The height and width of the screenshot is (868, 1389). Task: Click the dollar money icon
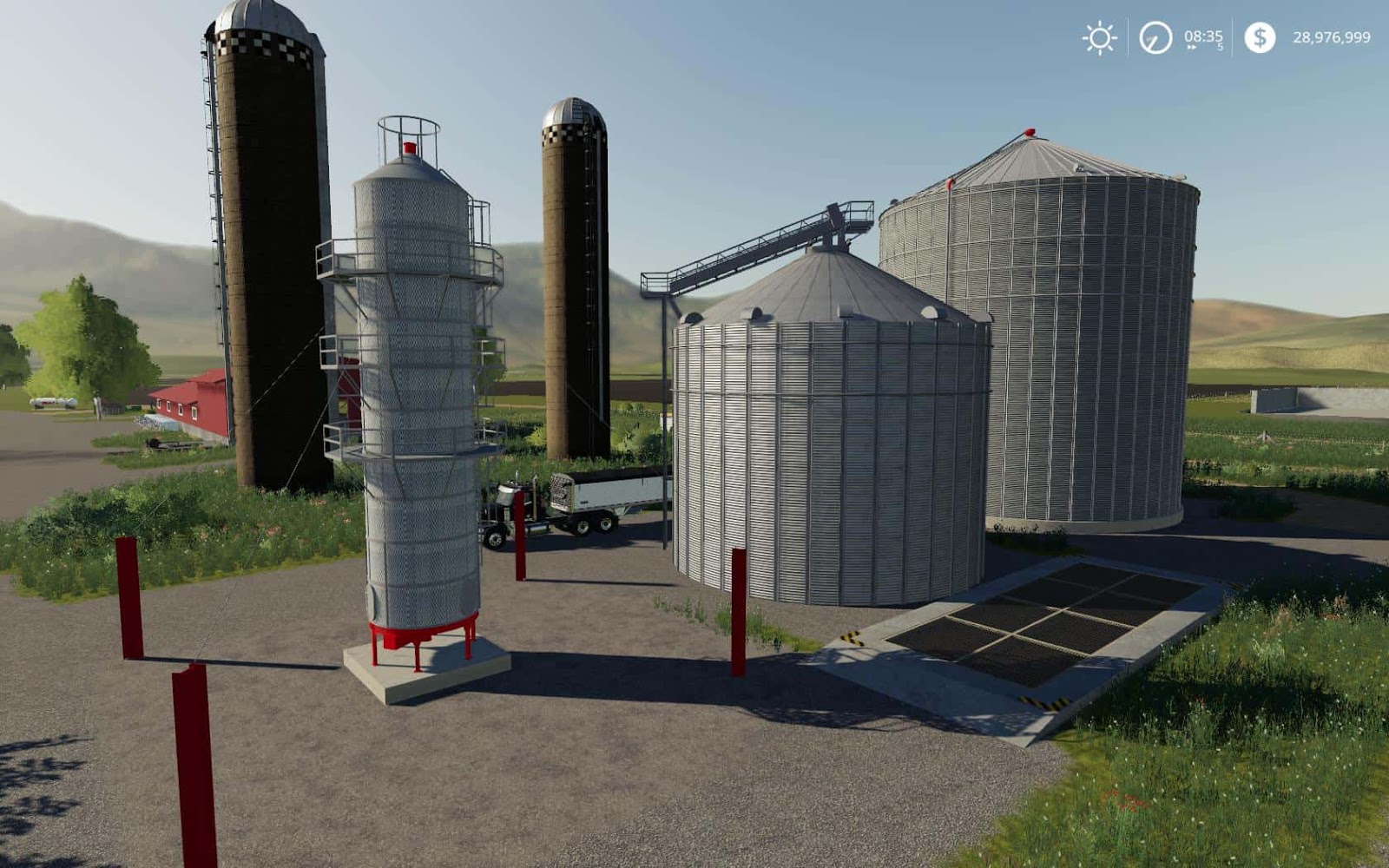1259,37
